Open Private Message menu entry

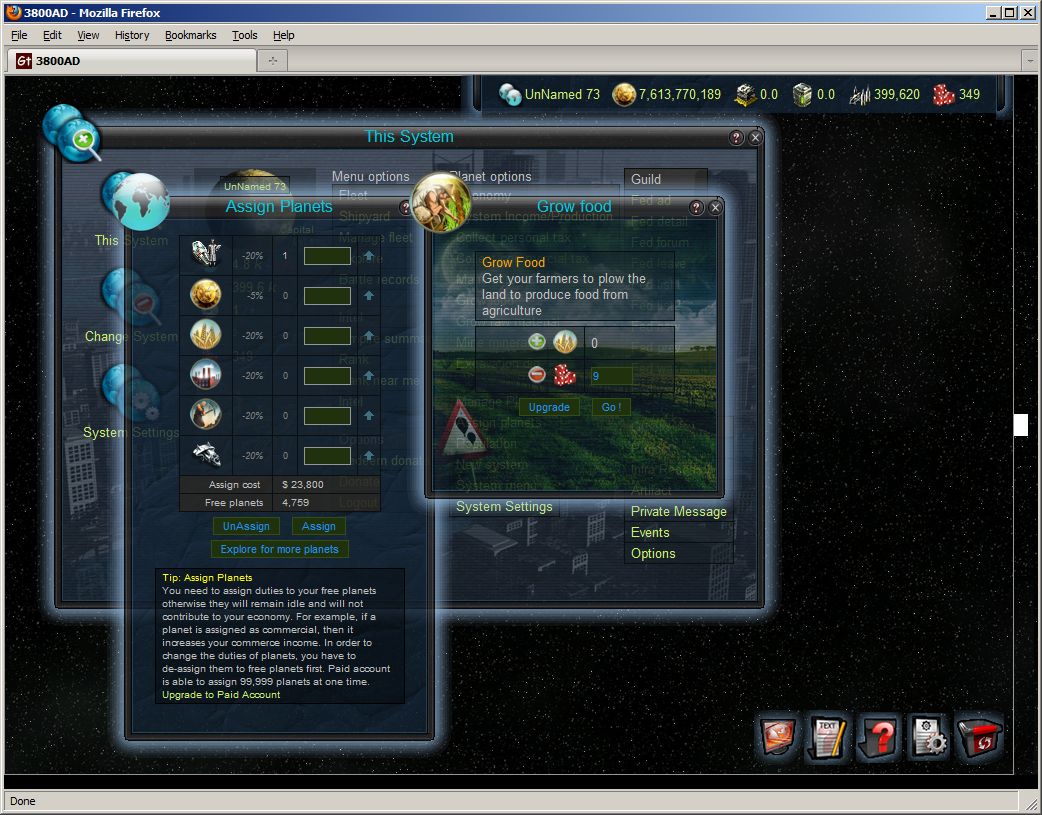pyautogui.click(x=678, y=511)
